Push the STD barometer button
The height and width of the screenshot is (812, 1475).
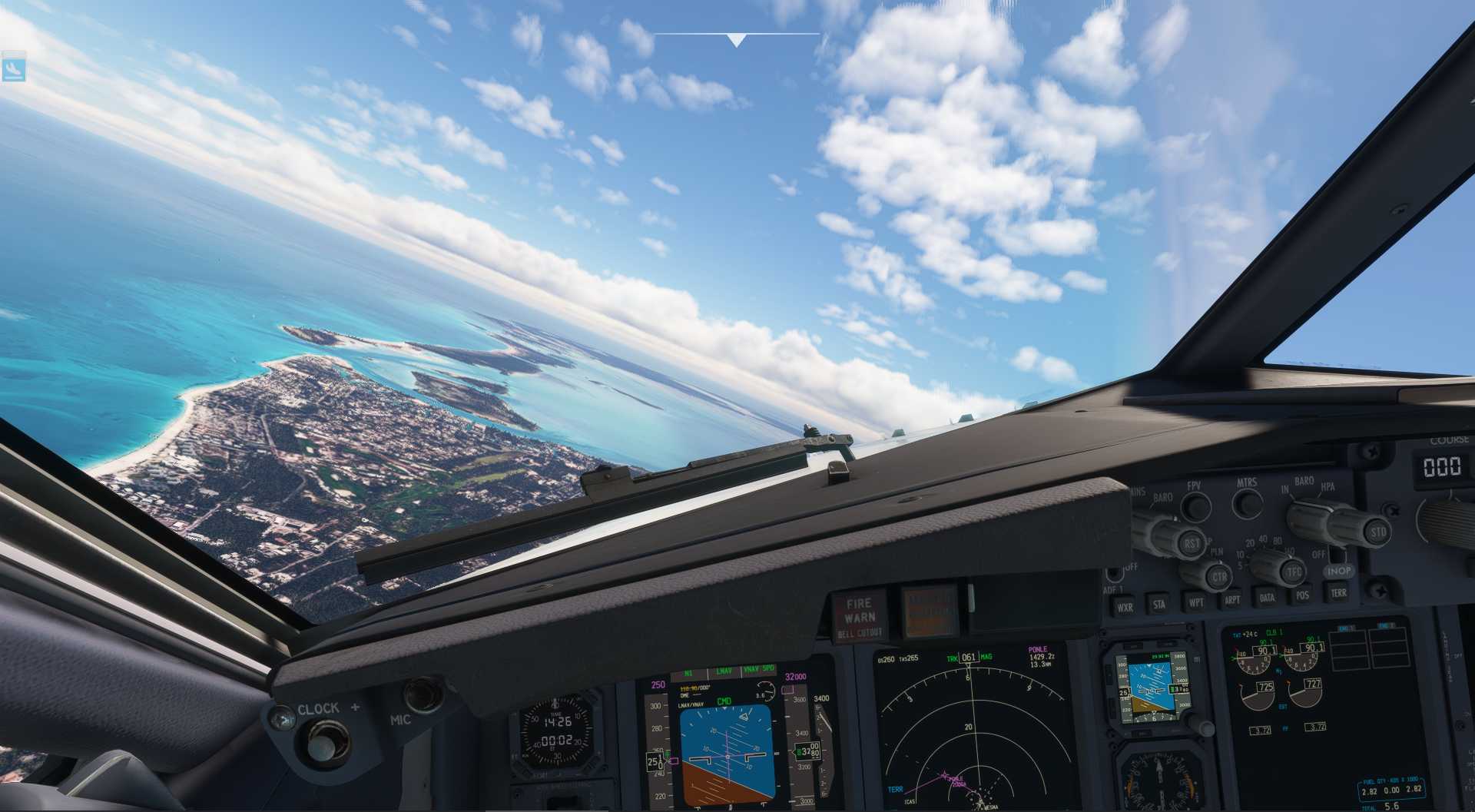[1377, 532]
